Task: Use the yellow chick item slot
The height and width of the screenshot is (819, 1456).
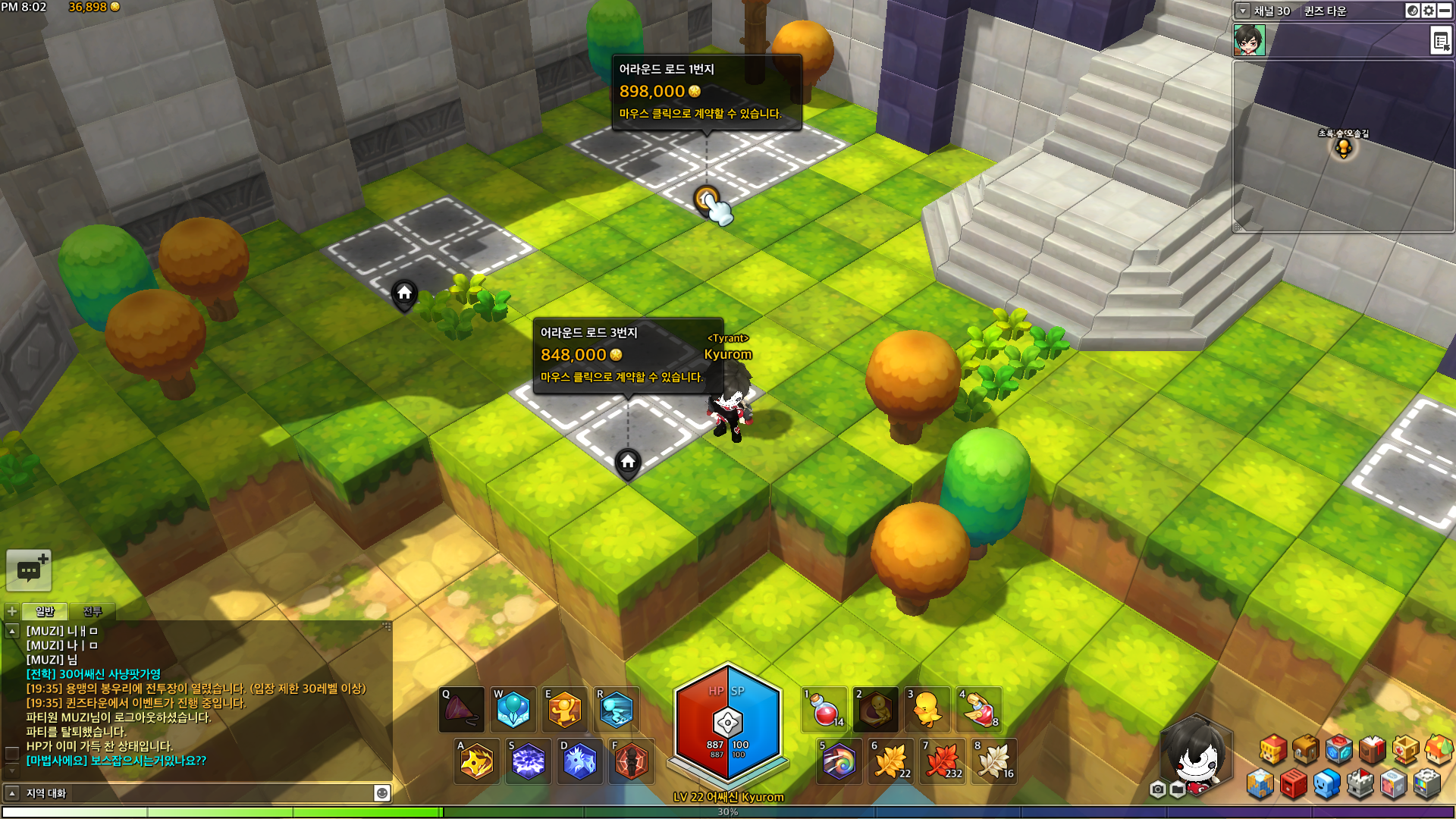Action: 927,711
